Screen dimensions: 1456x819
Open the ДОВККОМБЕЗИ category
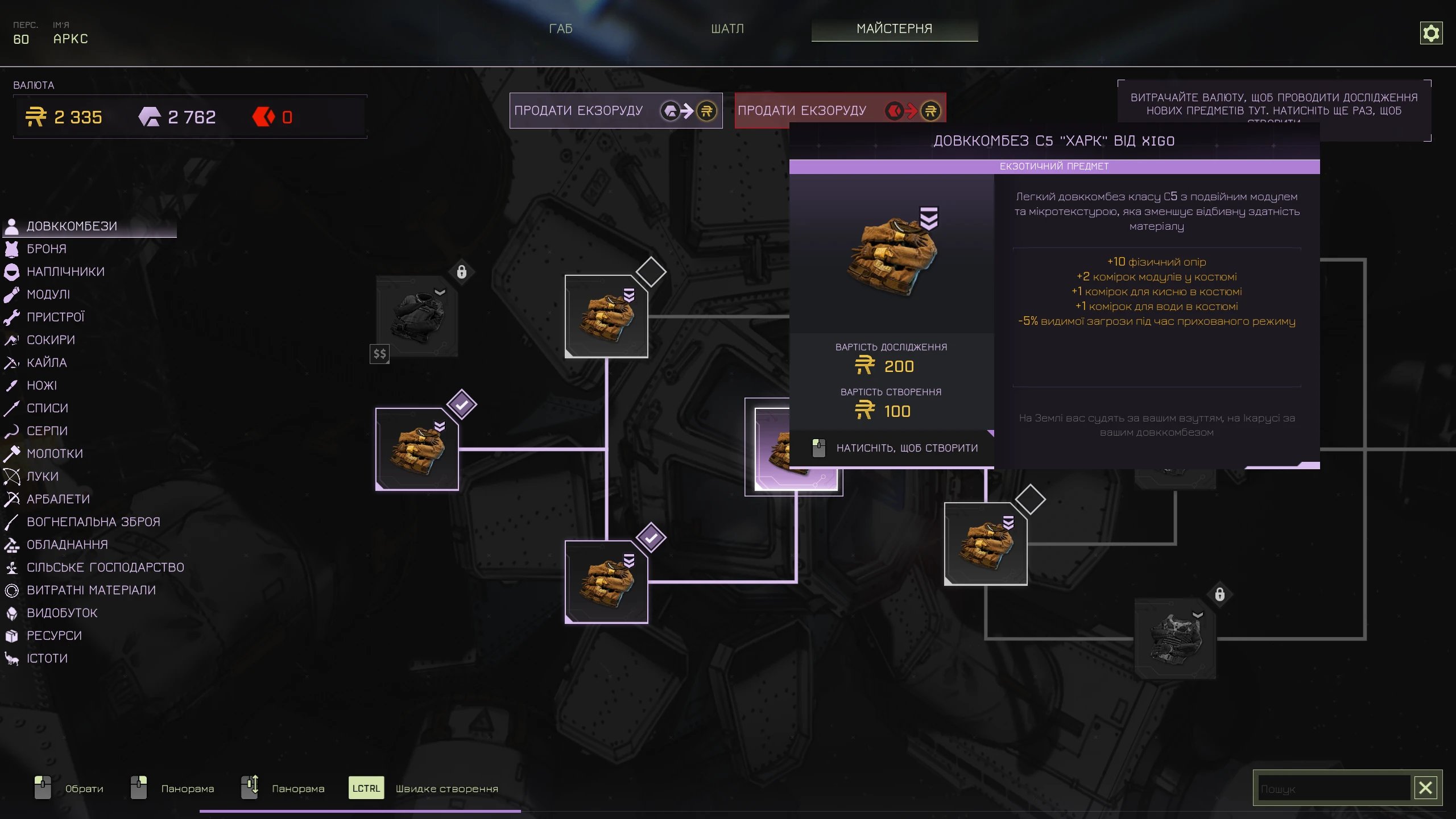click(x=72, y=226)
